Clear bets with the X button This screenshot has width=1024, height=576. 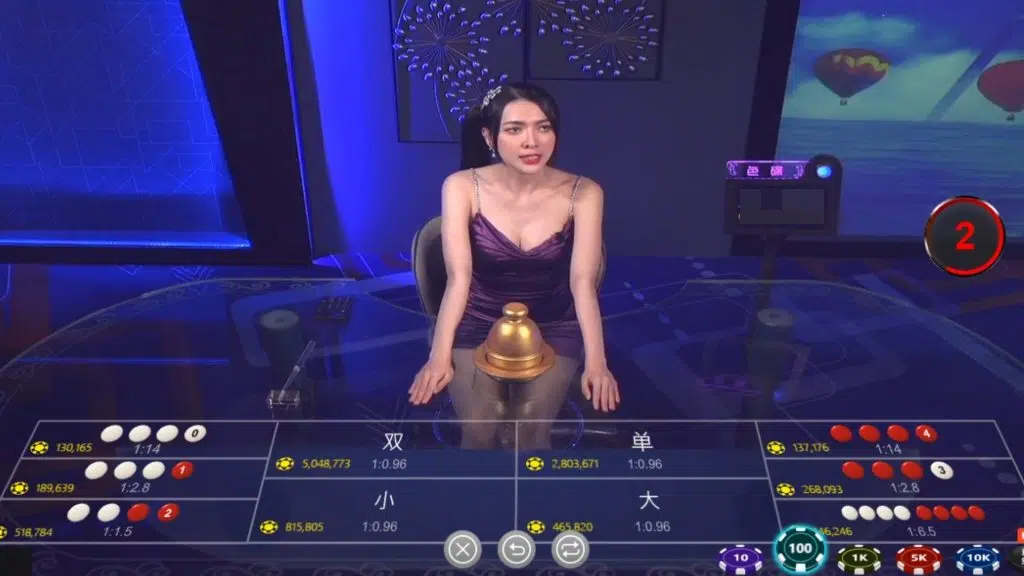(x=462, y=548)
